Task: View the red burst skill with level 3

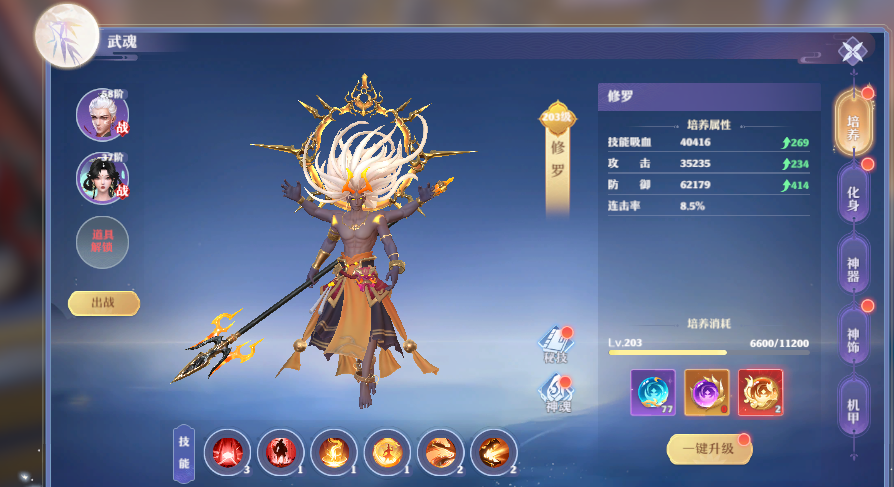Action: point(227,453)
